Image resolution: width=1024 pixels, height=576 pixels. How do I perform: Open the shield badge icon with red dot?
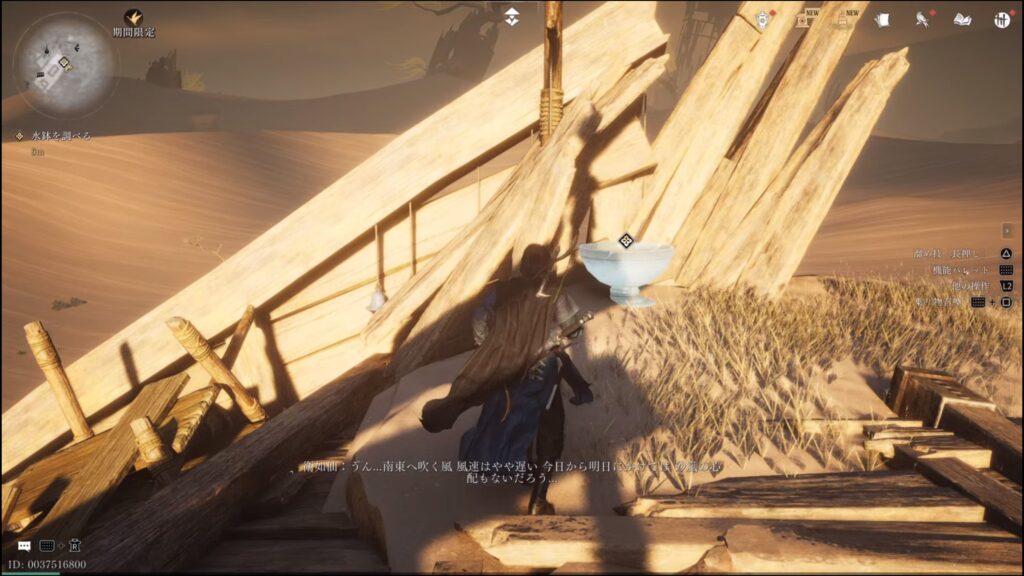(x=762, y=19)
